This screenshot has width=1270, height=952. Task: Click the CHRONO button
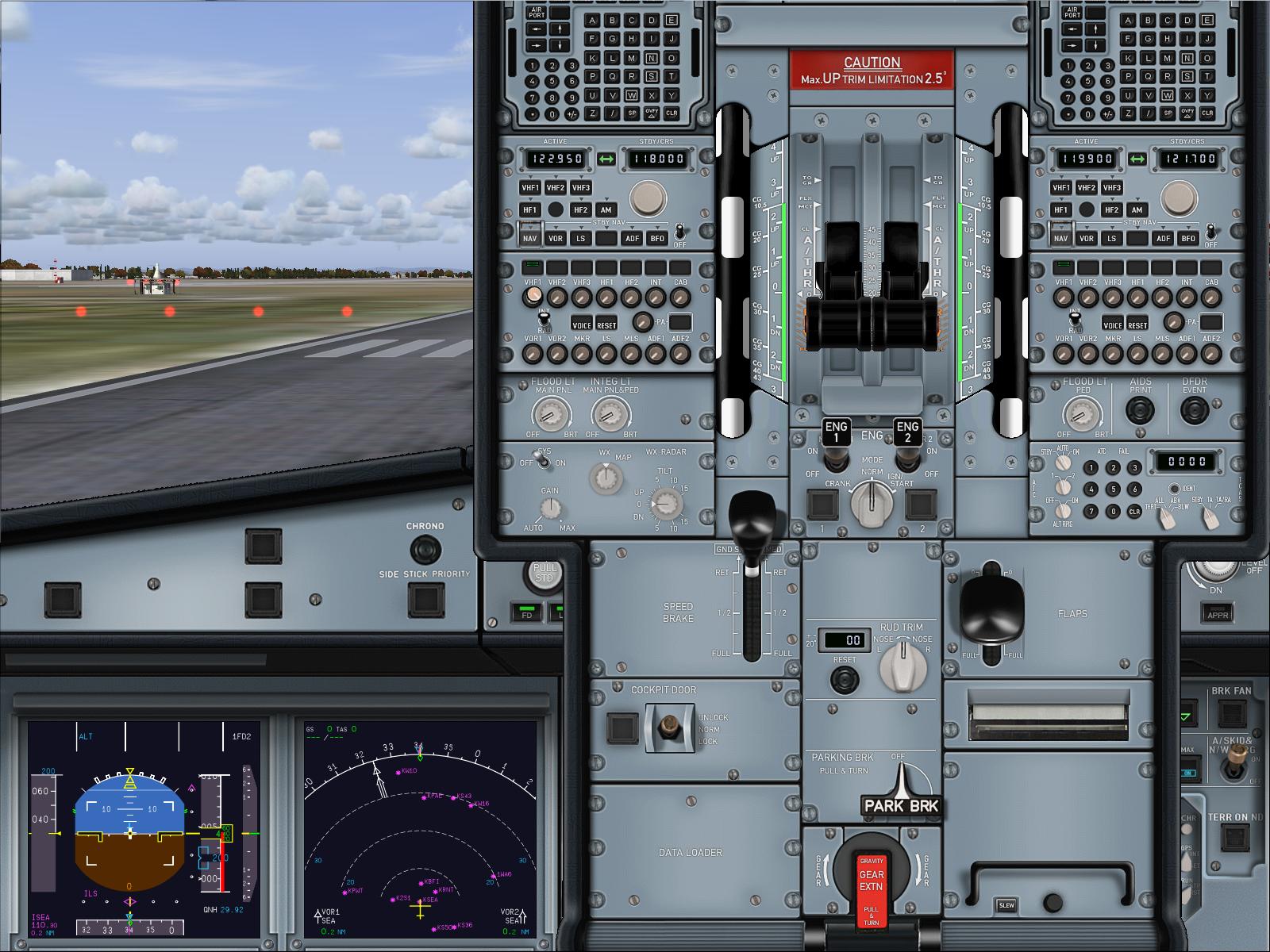coord(425,549)
